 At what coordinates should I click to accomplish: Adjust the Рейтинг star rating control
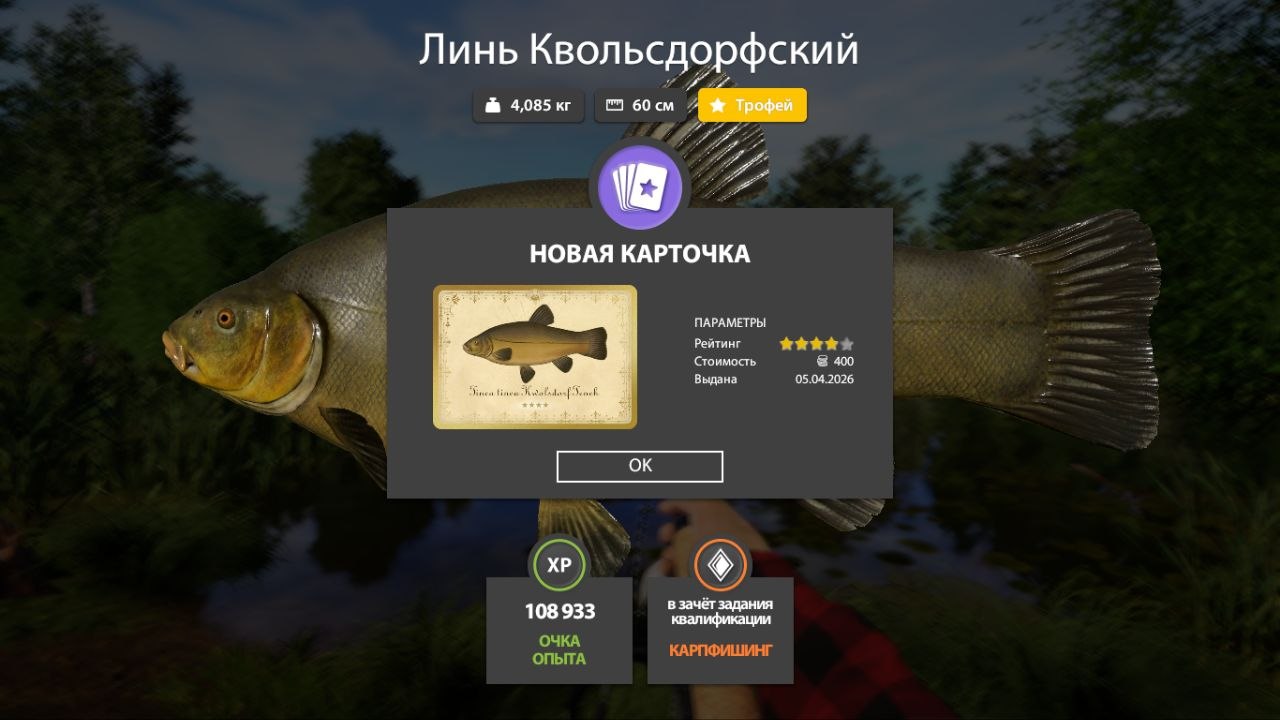818,342
